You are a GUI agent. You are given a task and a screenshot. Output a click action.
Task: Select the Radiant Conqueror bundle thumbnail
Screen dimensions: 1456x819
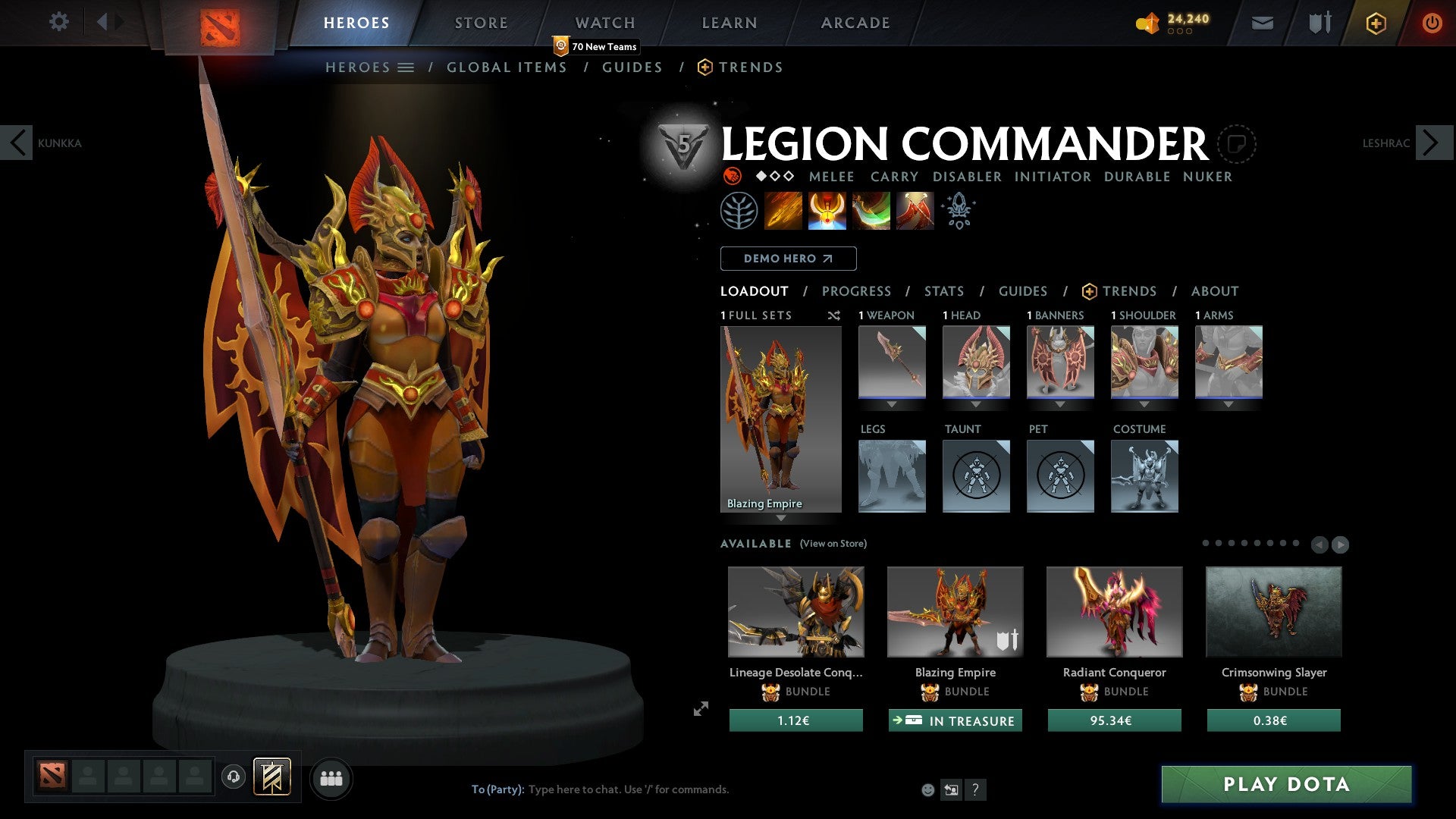point(1113,611)
